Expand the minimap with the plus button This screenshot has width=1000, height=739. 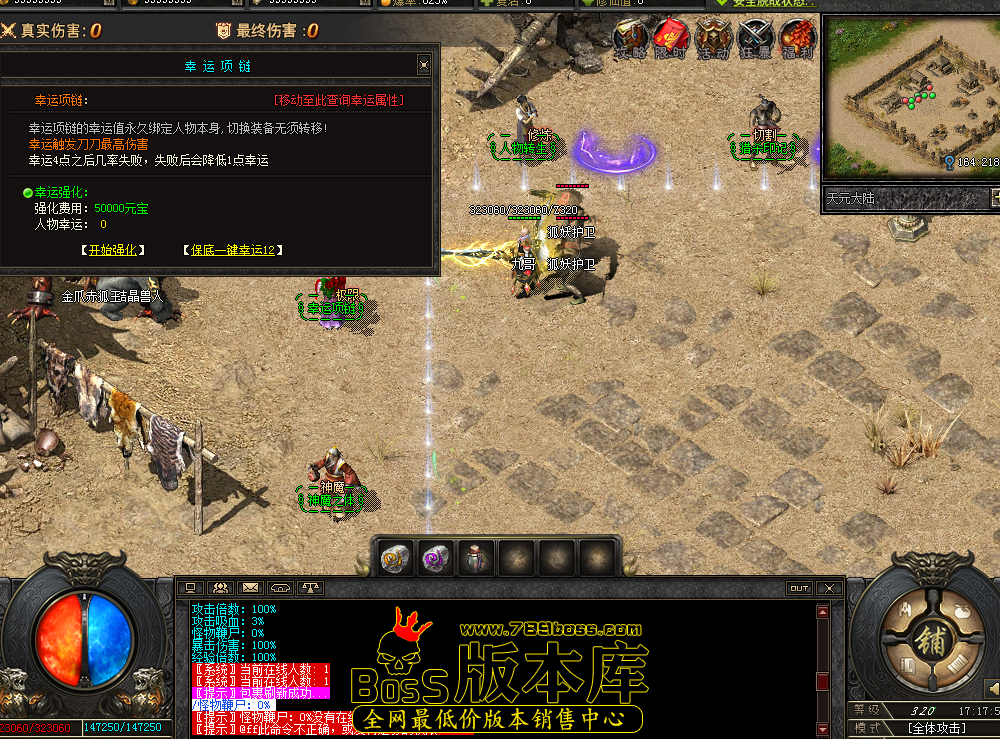[994, 198]
